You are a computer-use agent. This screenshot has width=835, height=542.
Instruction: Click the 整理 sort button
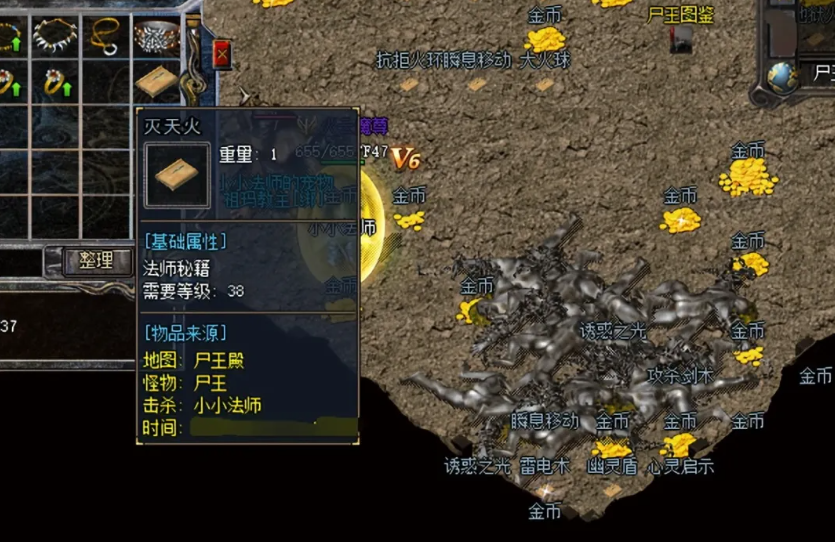click(97, 262)
